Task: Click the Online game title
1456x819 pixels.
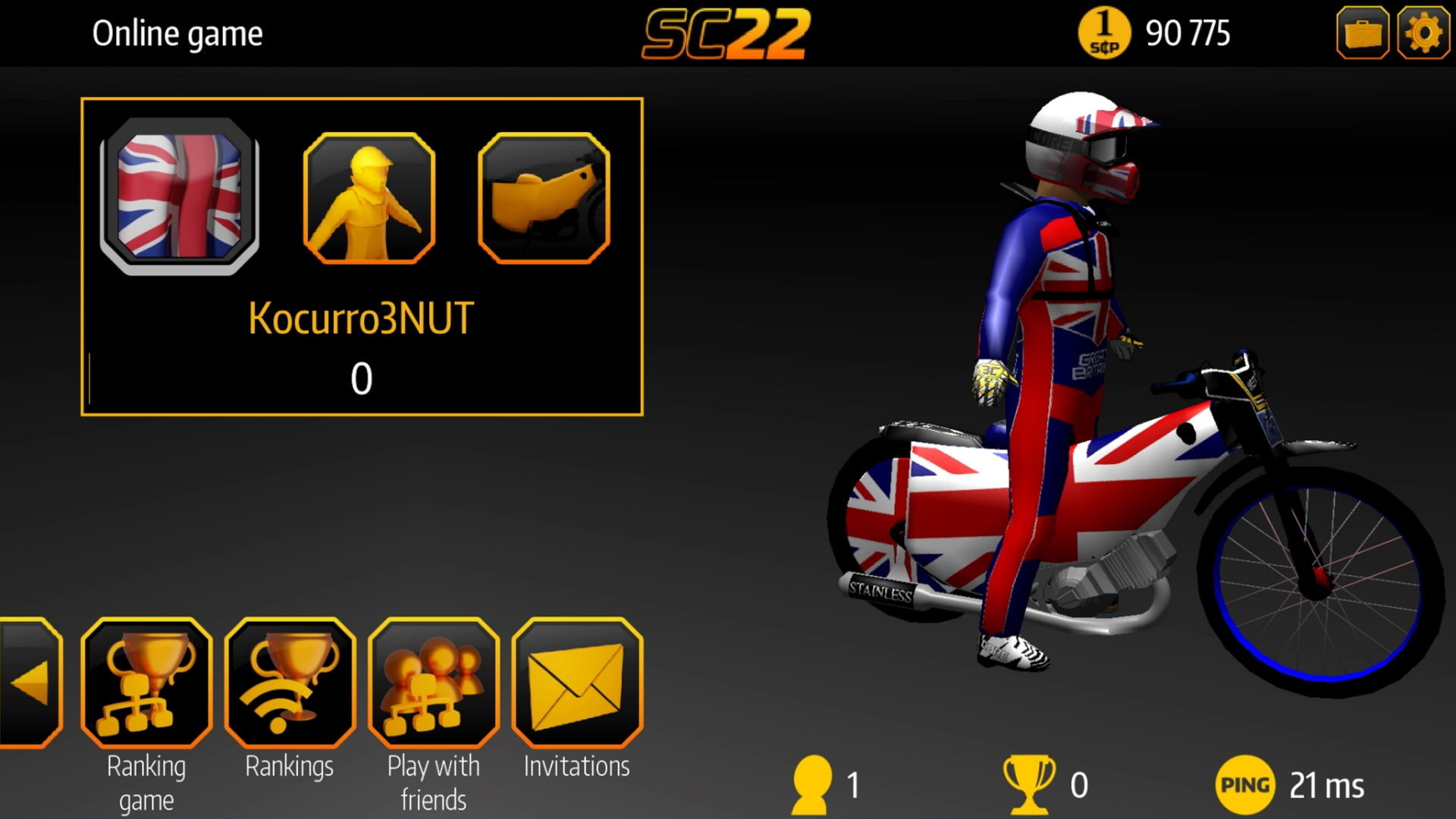Action: (x=176, y=33)
